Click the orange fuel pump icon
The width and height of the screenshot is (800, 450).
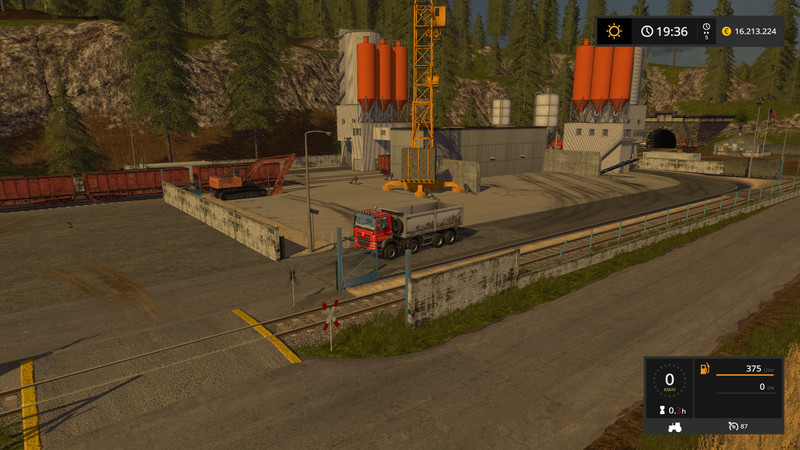pos(705,368)
